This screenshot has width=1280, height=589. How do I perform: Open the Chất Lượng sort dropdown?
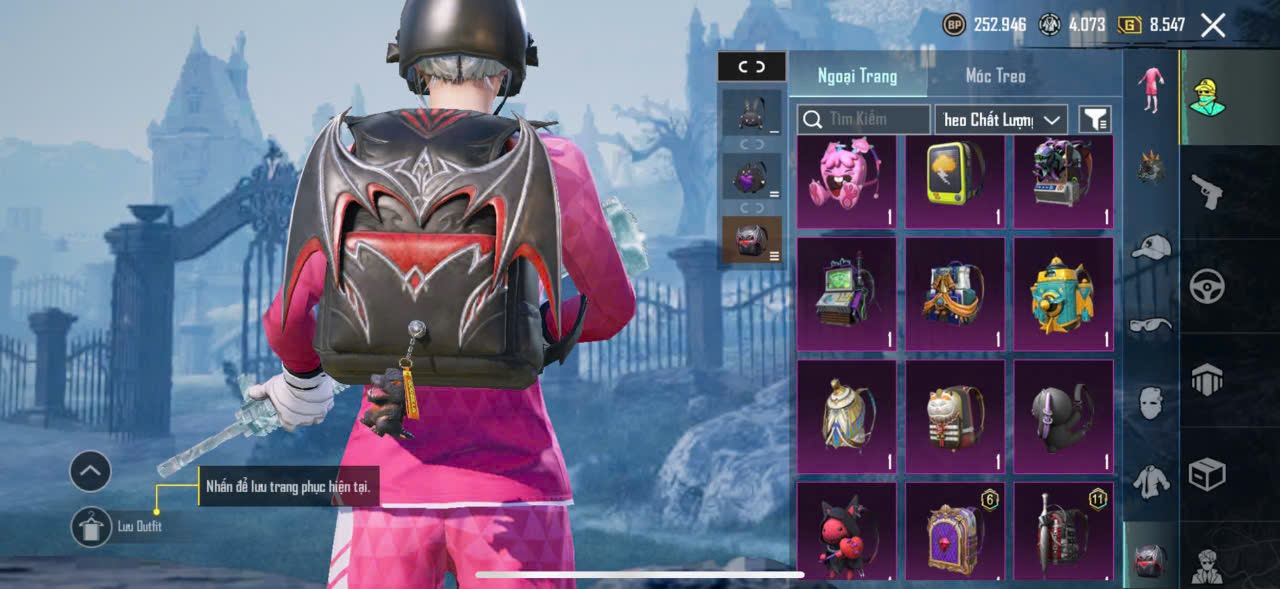1001,120
